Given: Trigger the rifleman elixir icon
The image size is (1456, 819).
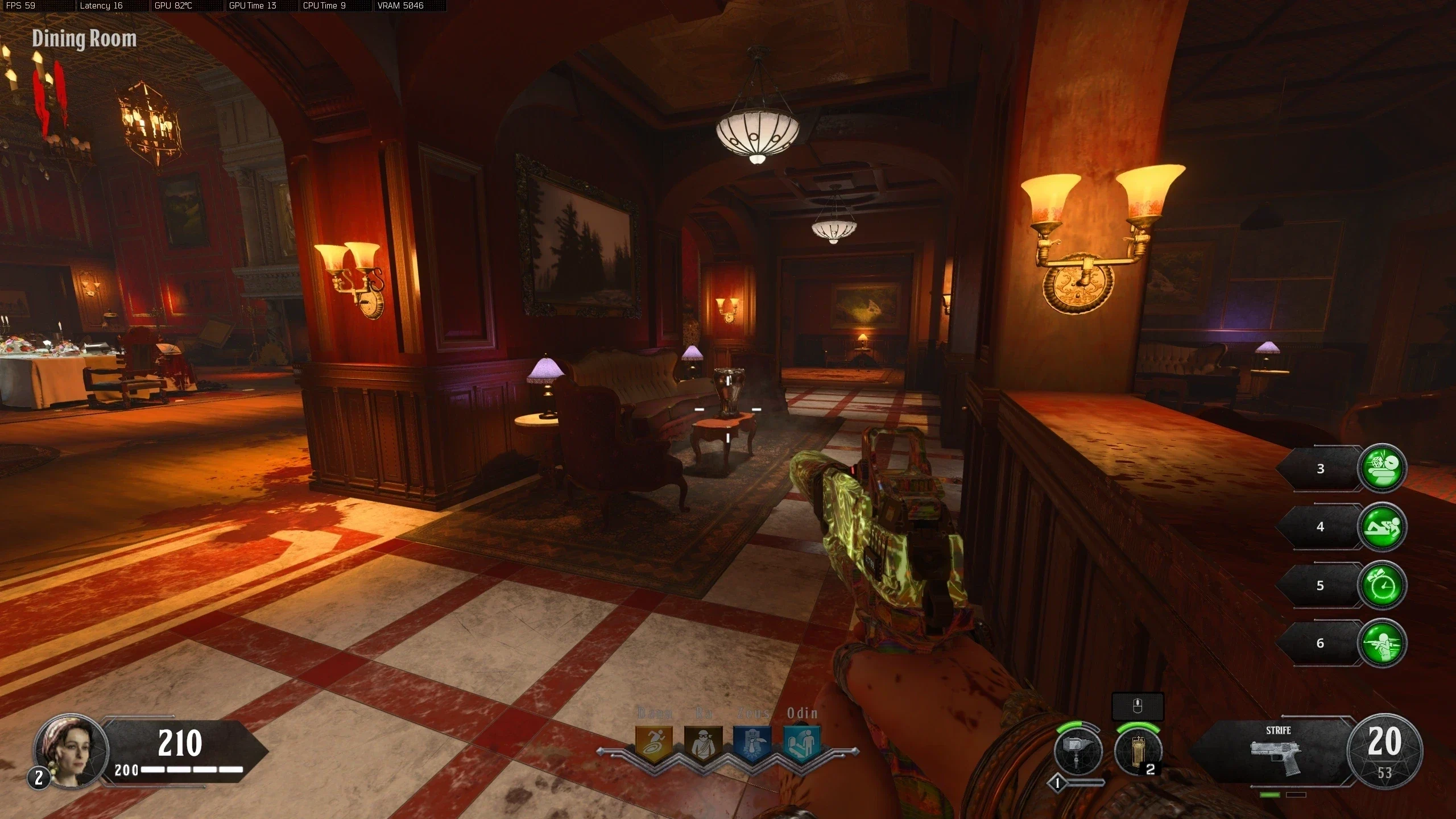Looking at the screenshot, I should 1381,643.
